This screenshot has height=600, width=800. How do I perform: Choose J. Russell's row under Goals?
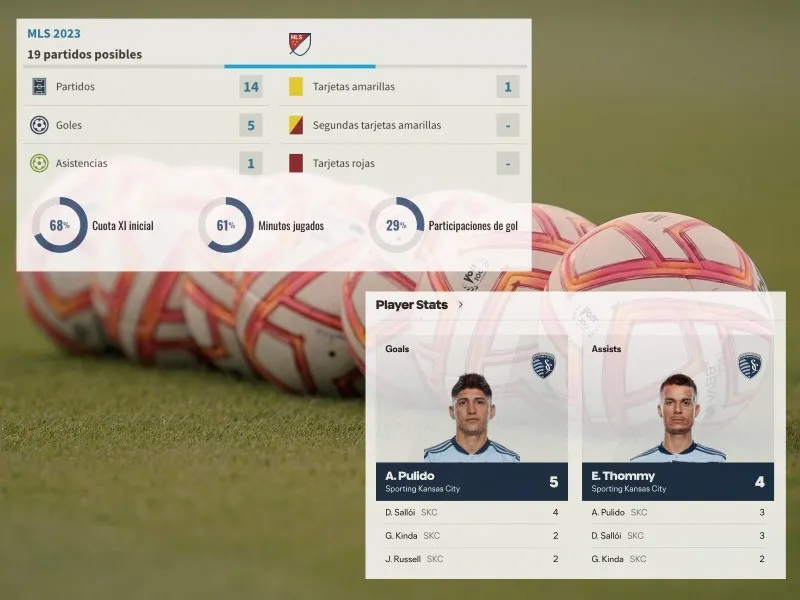[x=471, y=558]
